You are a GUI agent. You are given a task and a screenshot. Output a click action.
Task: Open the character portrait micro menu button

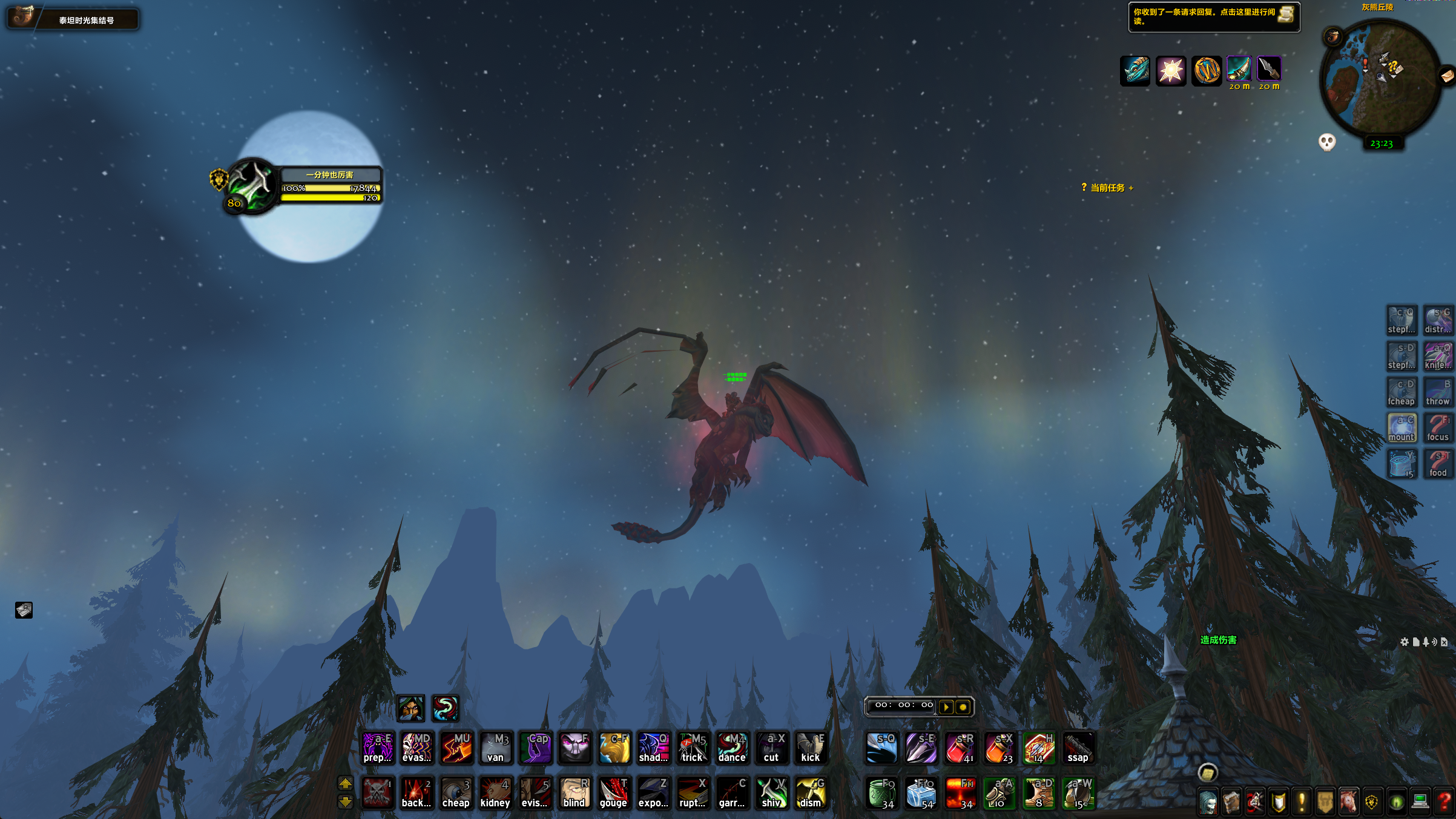[1208, 803]
